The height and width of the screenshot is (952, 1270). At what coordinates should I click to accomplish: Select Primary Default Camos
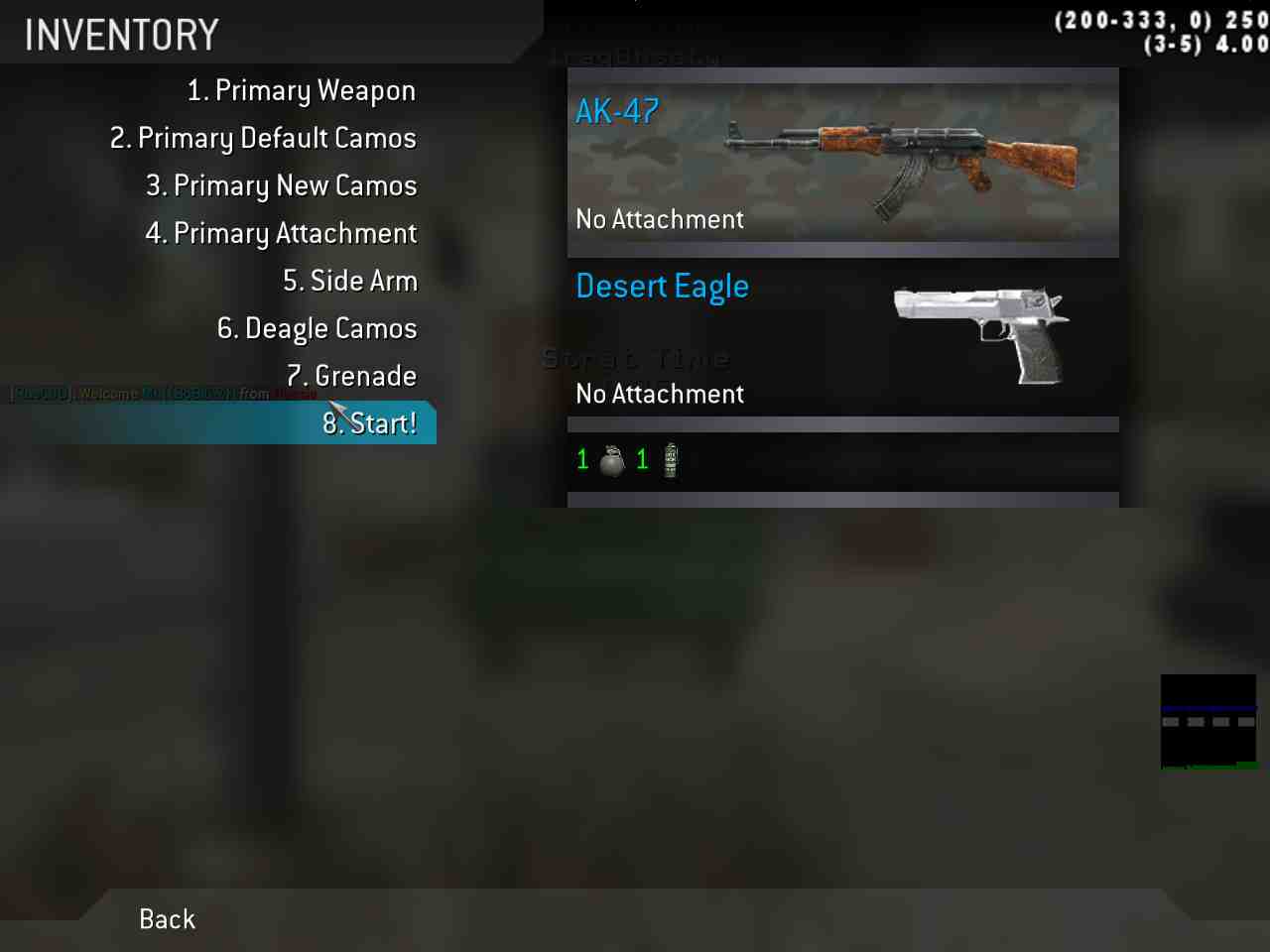click(x=263, y=139)
